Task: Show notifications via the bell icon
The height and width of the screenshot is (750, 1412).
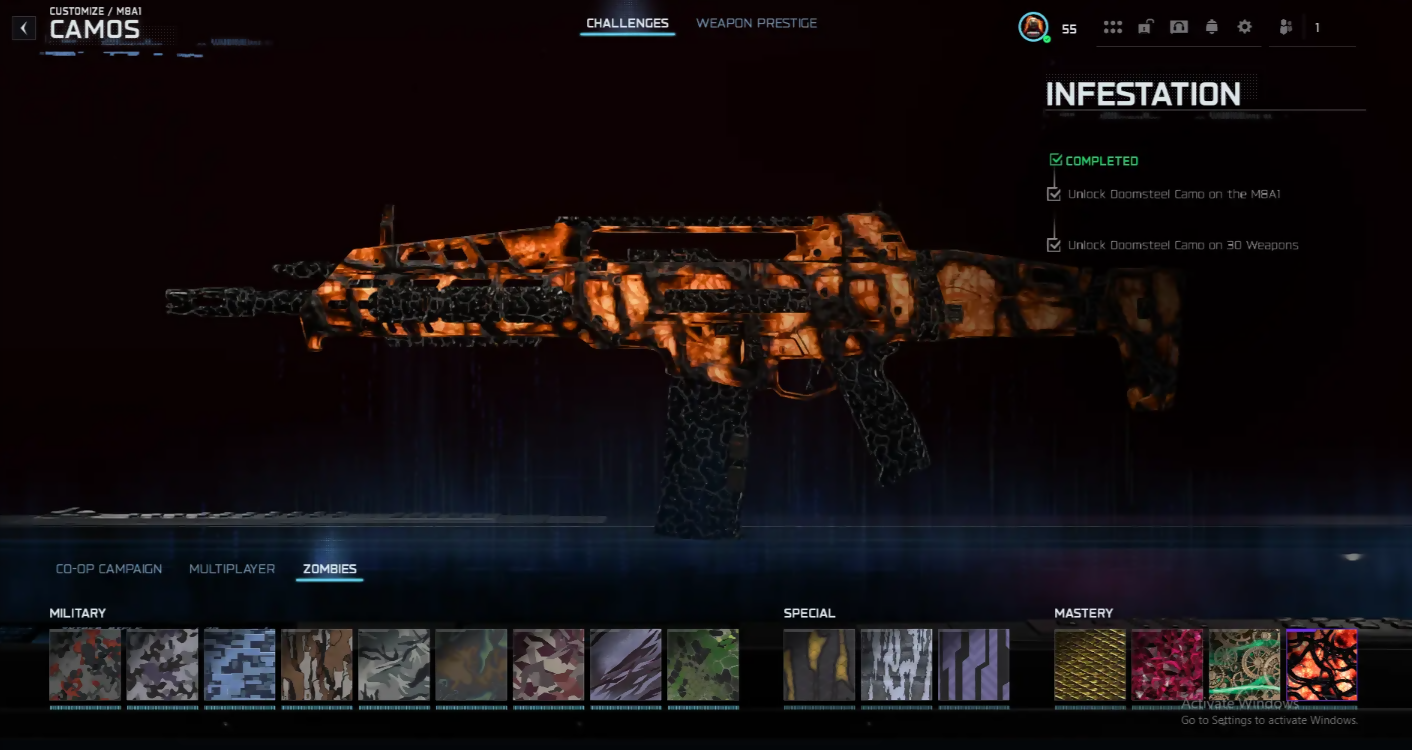Action: (x=1212, y=27)
